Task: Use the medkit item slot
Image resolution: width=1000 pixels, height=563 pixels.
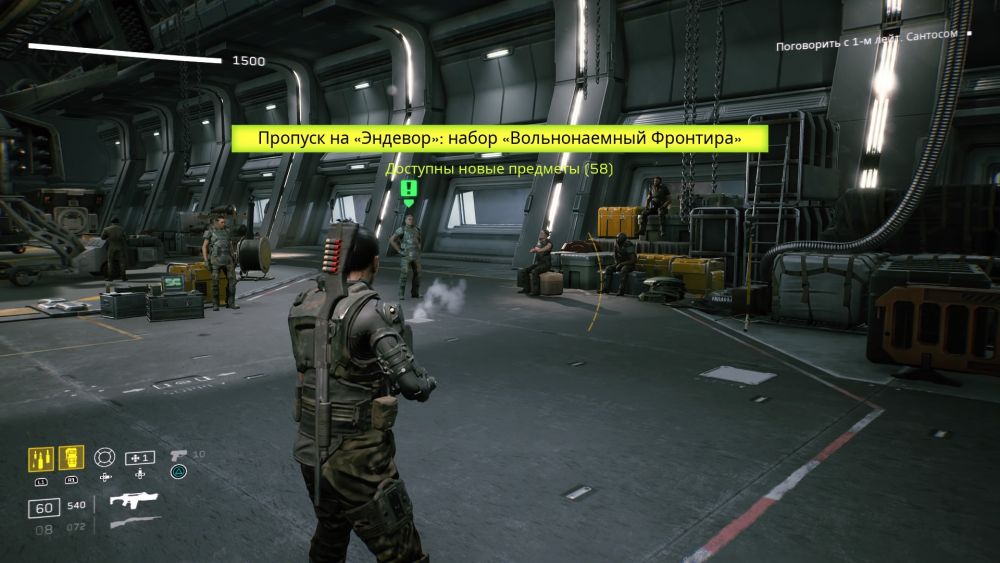Action: pyautogui.click(x=139, y=458)
